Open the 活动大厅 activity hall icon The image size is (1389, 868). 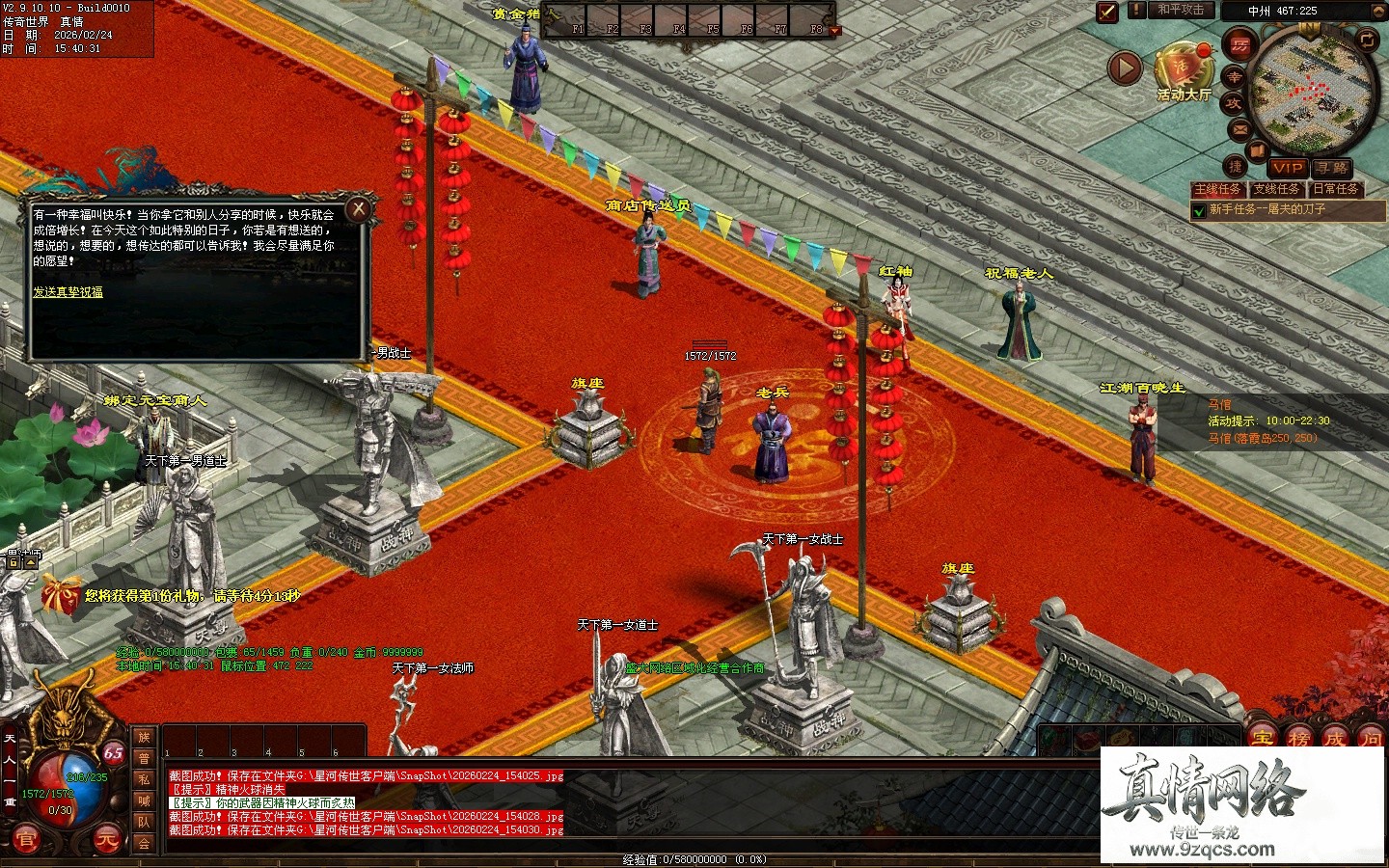[1183, 68]
